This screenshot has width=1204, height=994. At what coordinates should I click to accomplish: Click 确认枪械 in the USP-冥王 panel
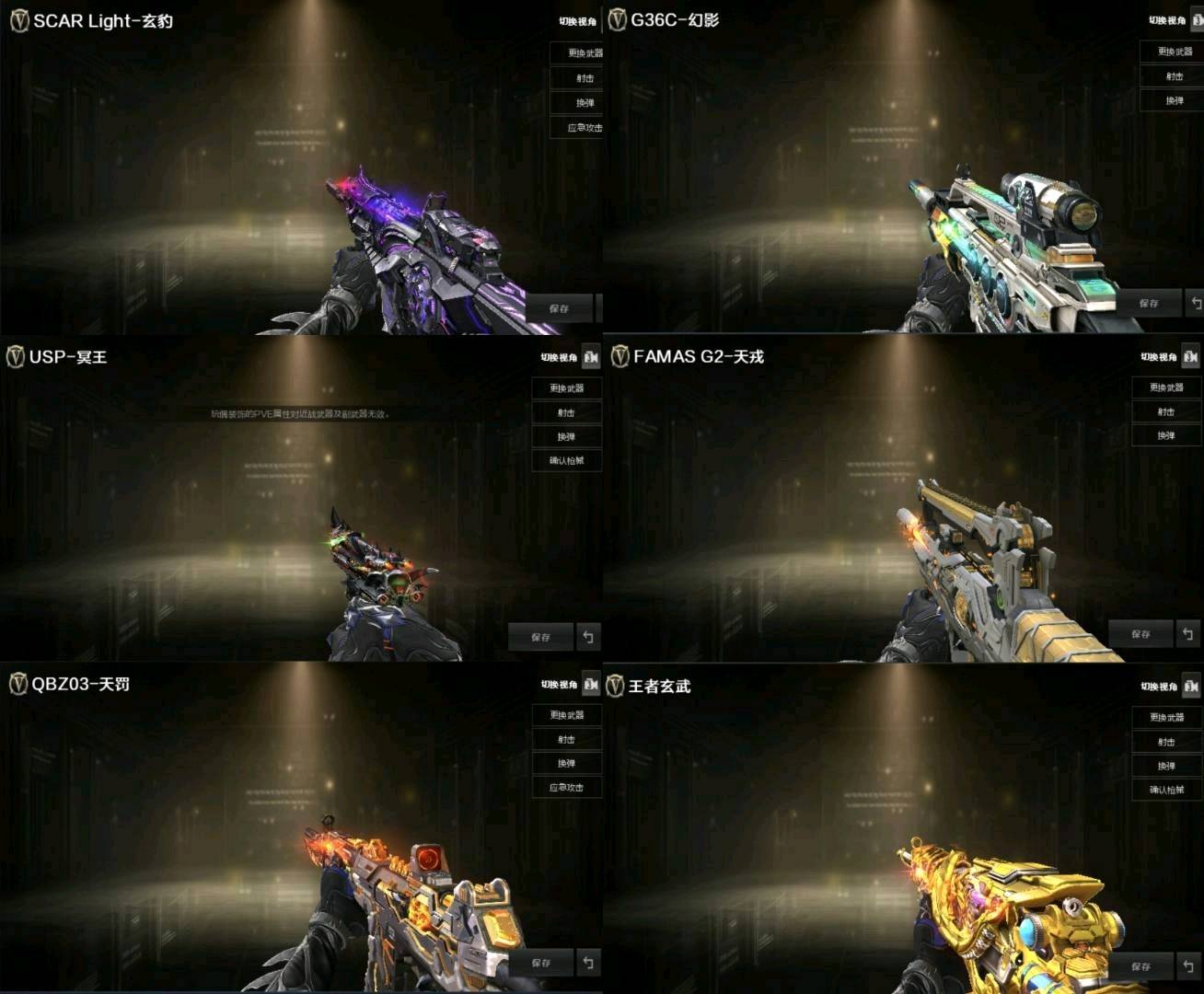point(565,460)
